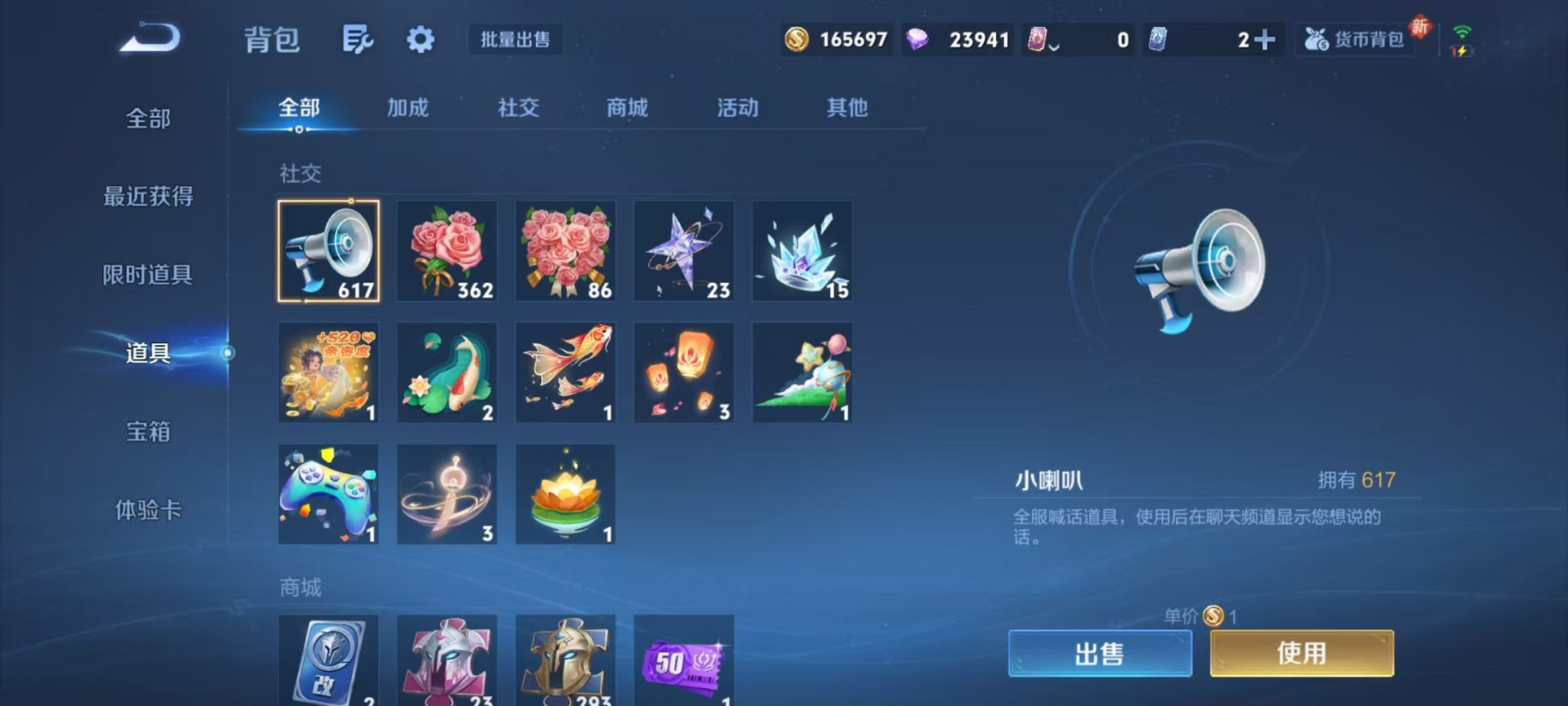View the diamond balance 23941
Viewport: 1568px width, 706px height.
coord(976,38)
